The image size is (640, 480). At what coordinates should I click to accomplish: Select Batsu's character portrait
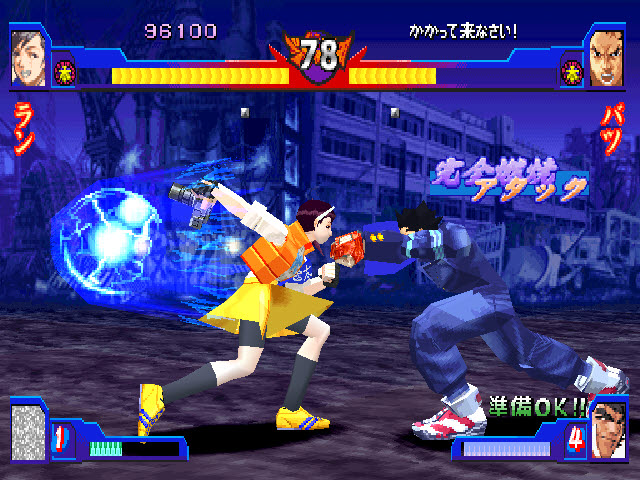pos(608,56)
